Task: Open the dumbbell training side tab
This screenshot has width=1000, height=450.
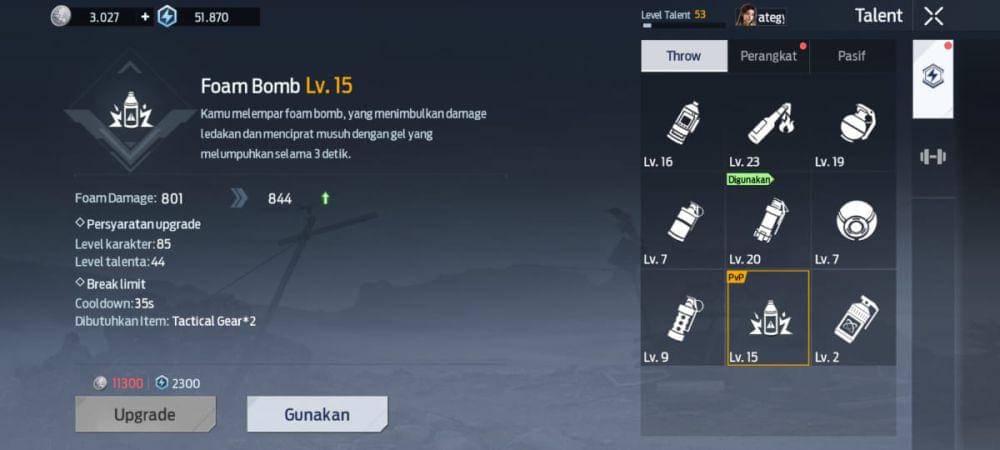Action: (x=933, y=156)
